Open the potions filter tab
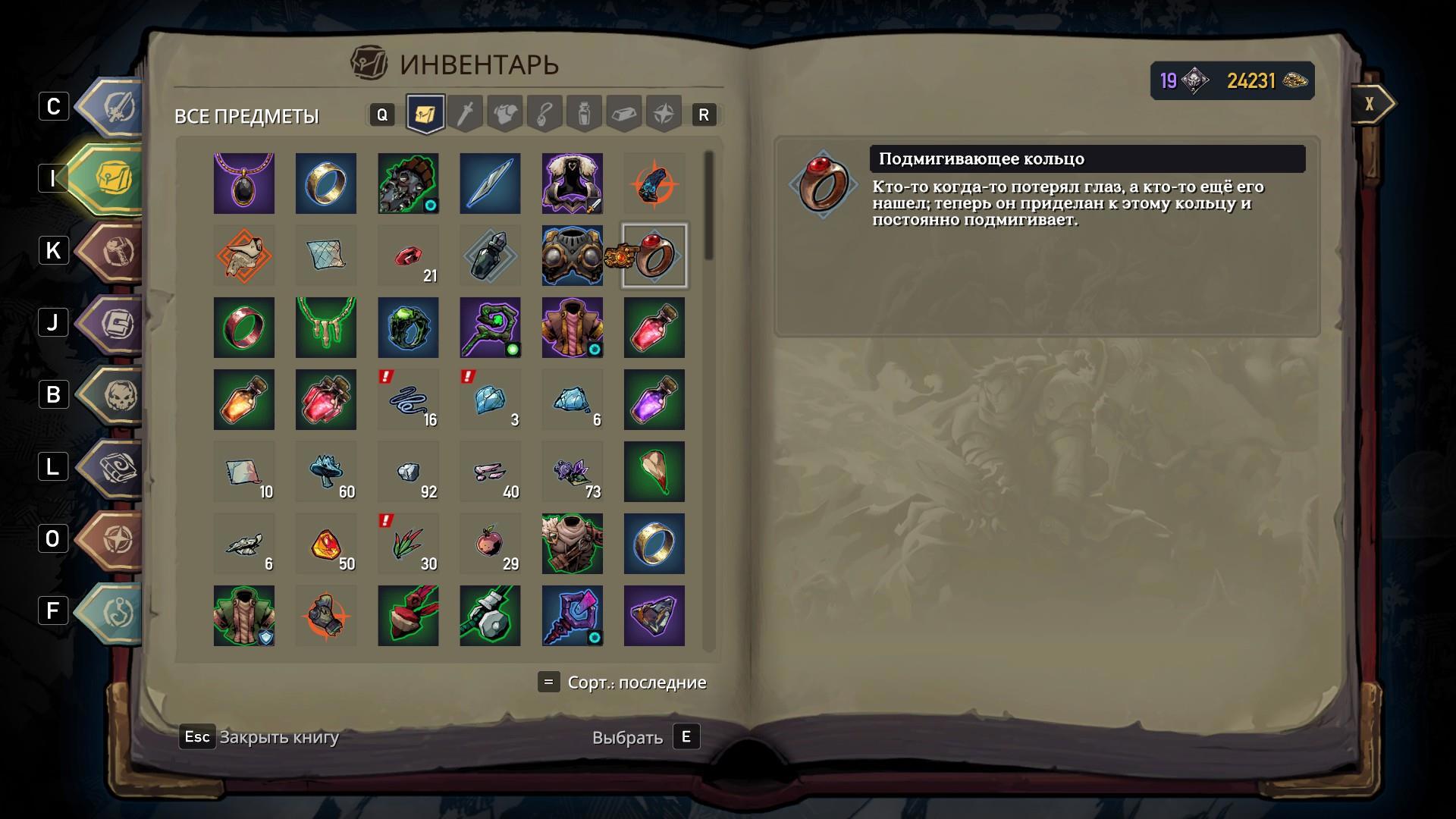The image size is (1456, 819). tap(584, 115)
